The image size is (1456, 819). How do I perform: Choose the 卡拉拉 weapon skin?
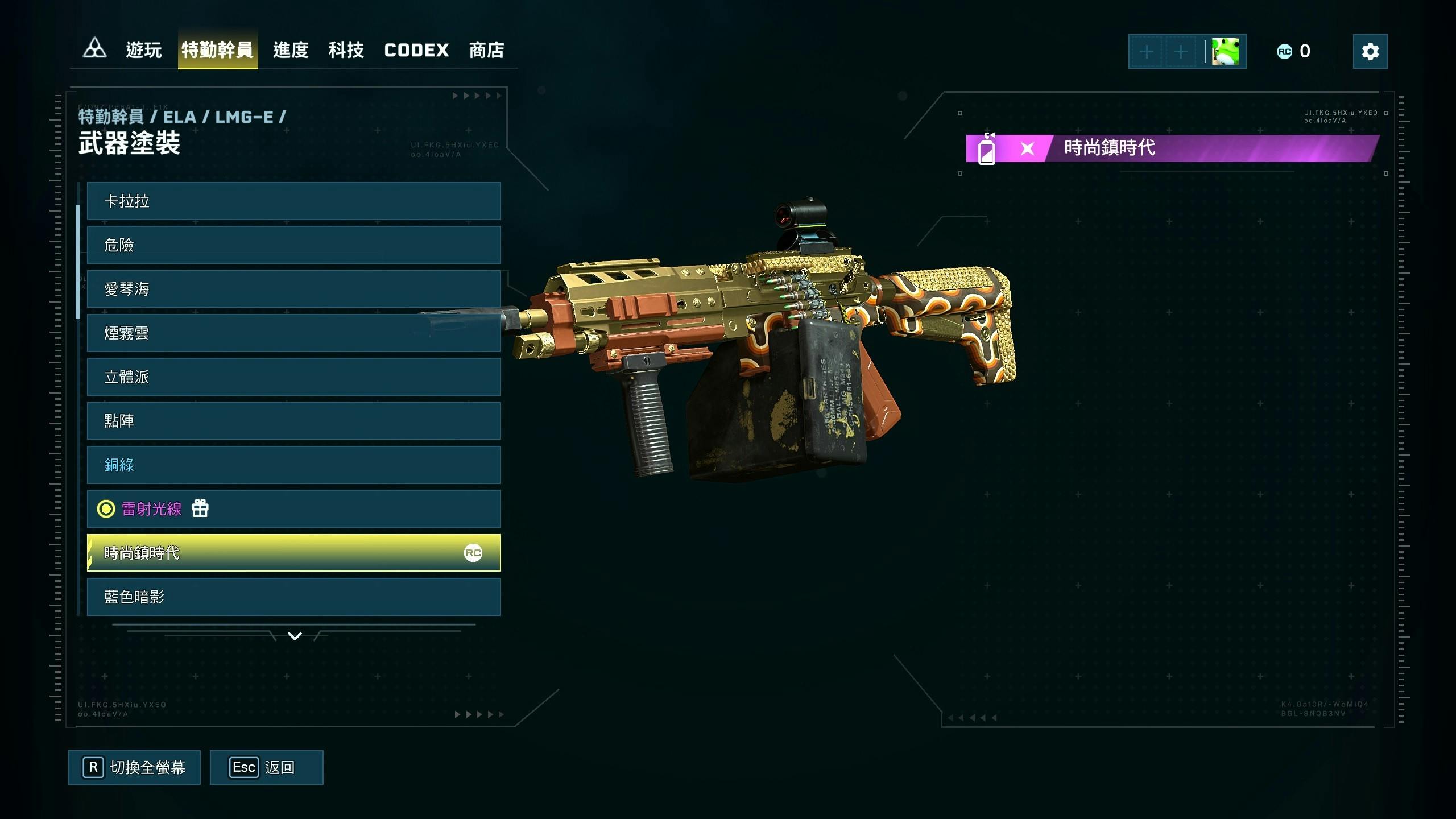click(x=293, y=201)
